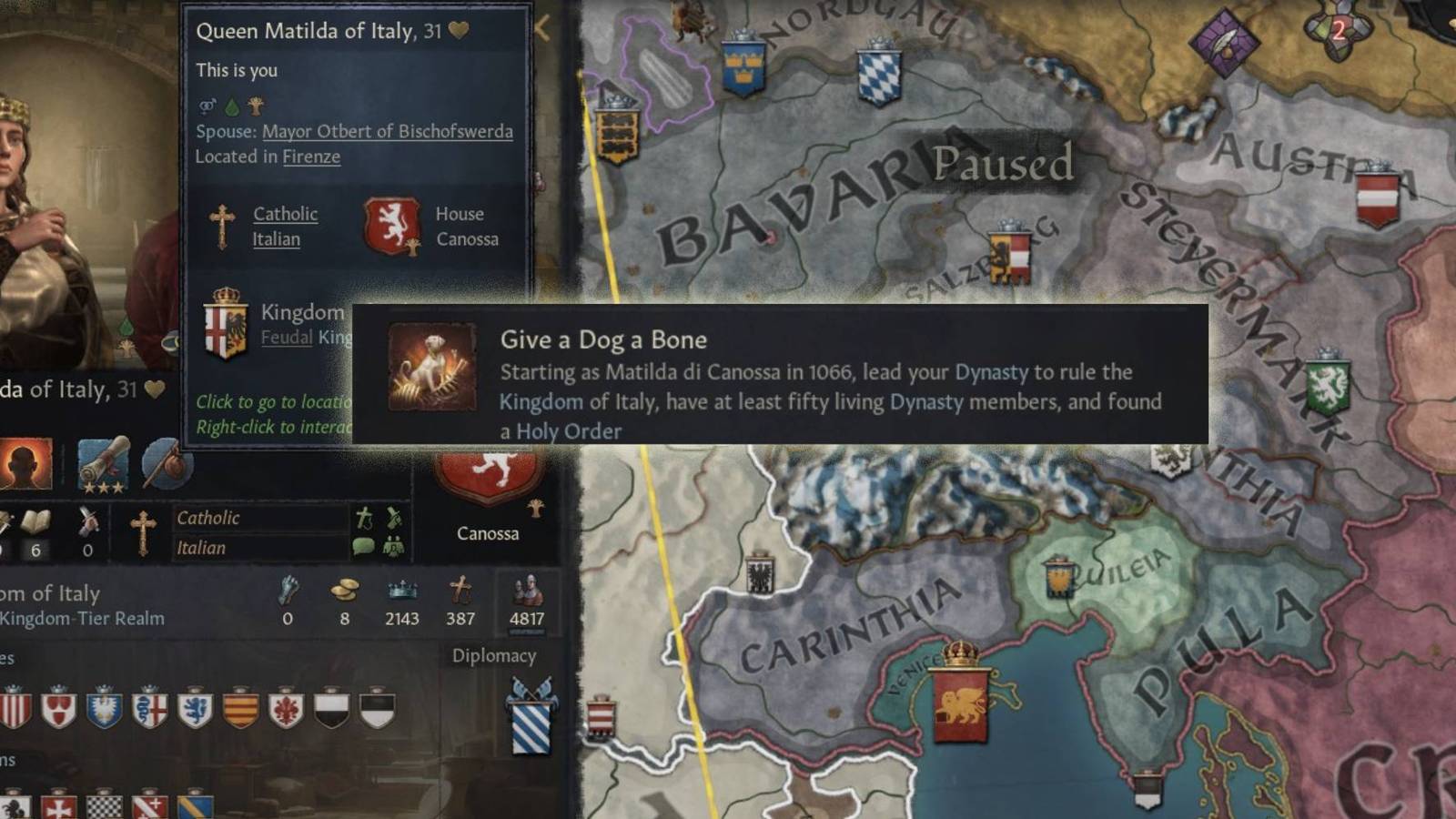This screenshot has width=1456, height=819.
Task: Open the Feudal government link
Action: pyautogui.click(x=288, y=336)
